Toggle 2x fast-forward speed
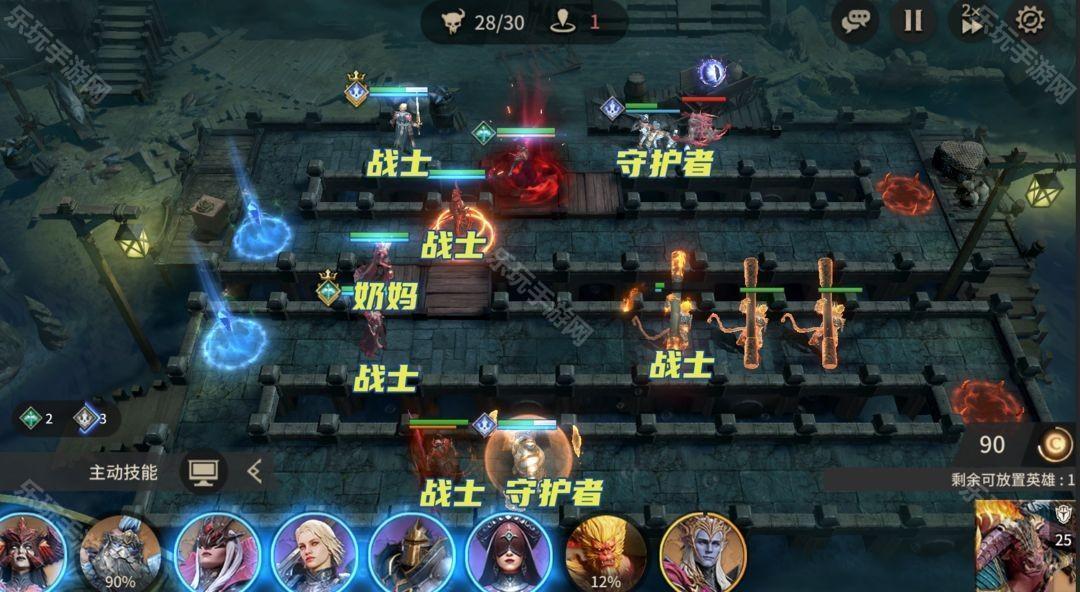This screenshot has width=1080, height=592. tap(971, 20)
